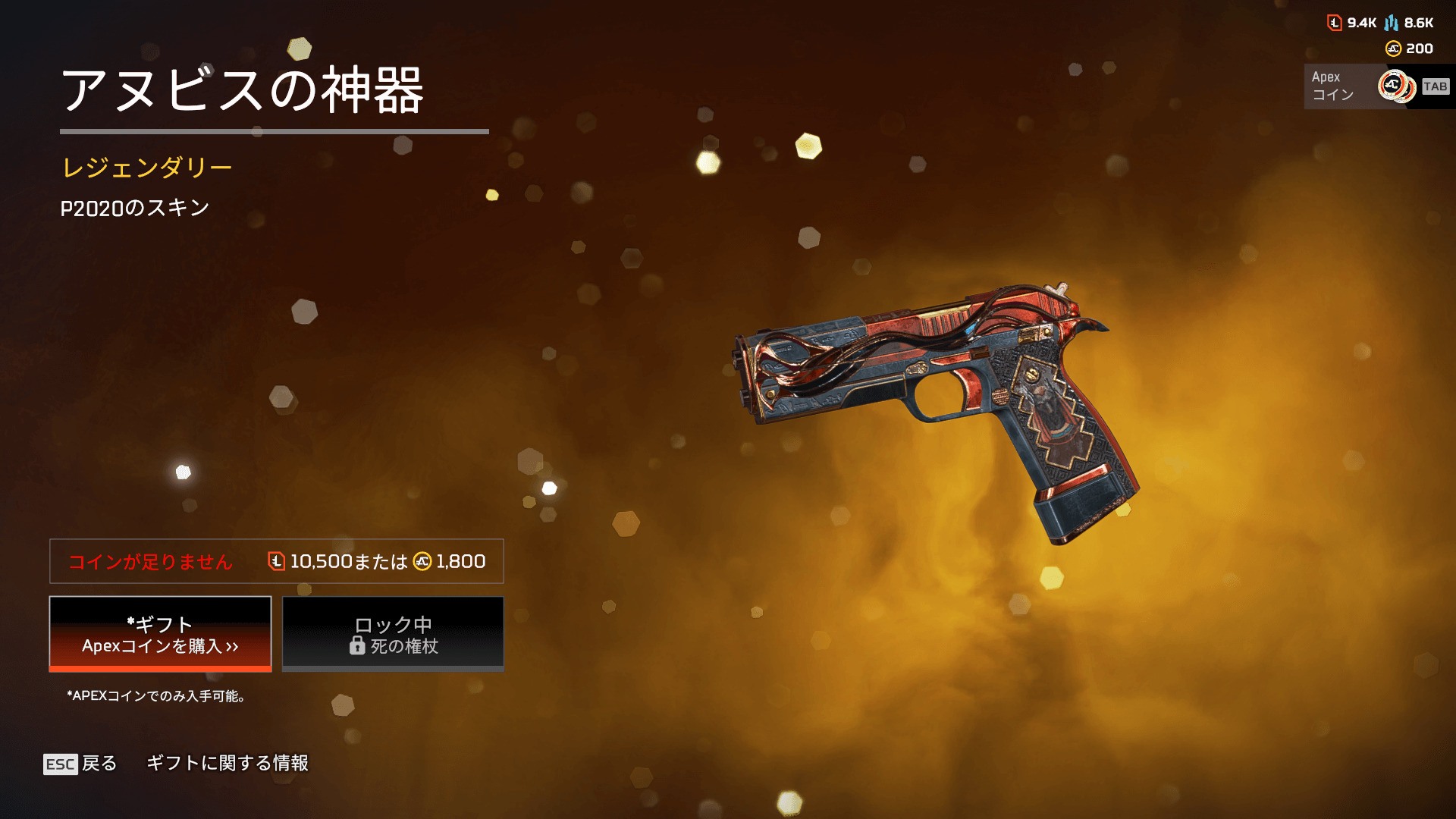This screenshot has height=819, width=1456.
Task: Open ギフトに関する情報 gift info
Action: [227, 763]
